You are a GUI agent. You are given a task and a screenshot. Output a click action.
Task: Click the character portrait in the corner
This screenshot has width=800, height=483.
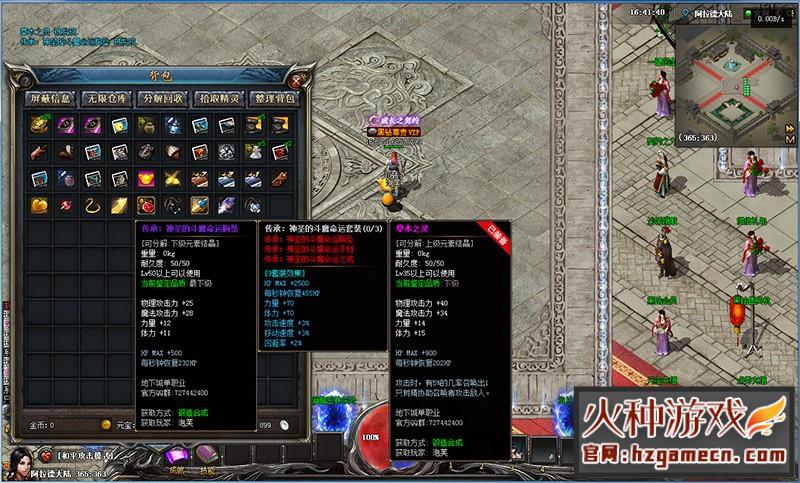click(18, 462)
